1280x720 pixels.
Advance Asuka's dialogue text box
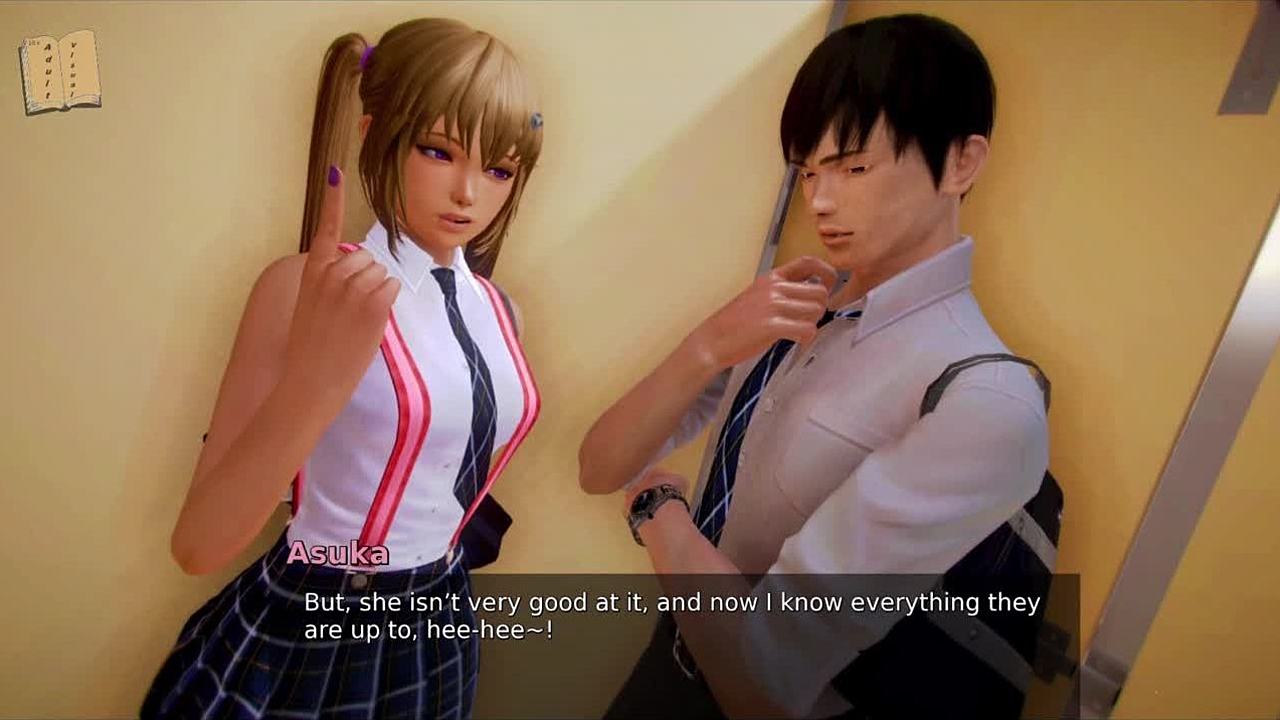click(x=672, y=616)
